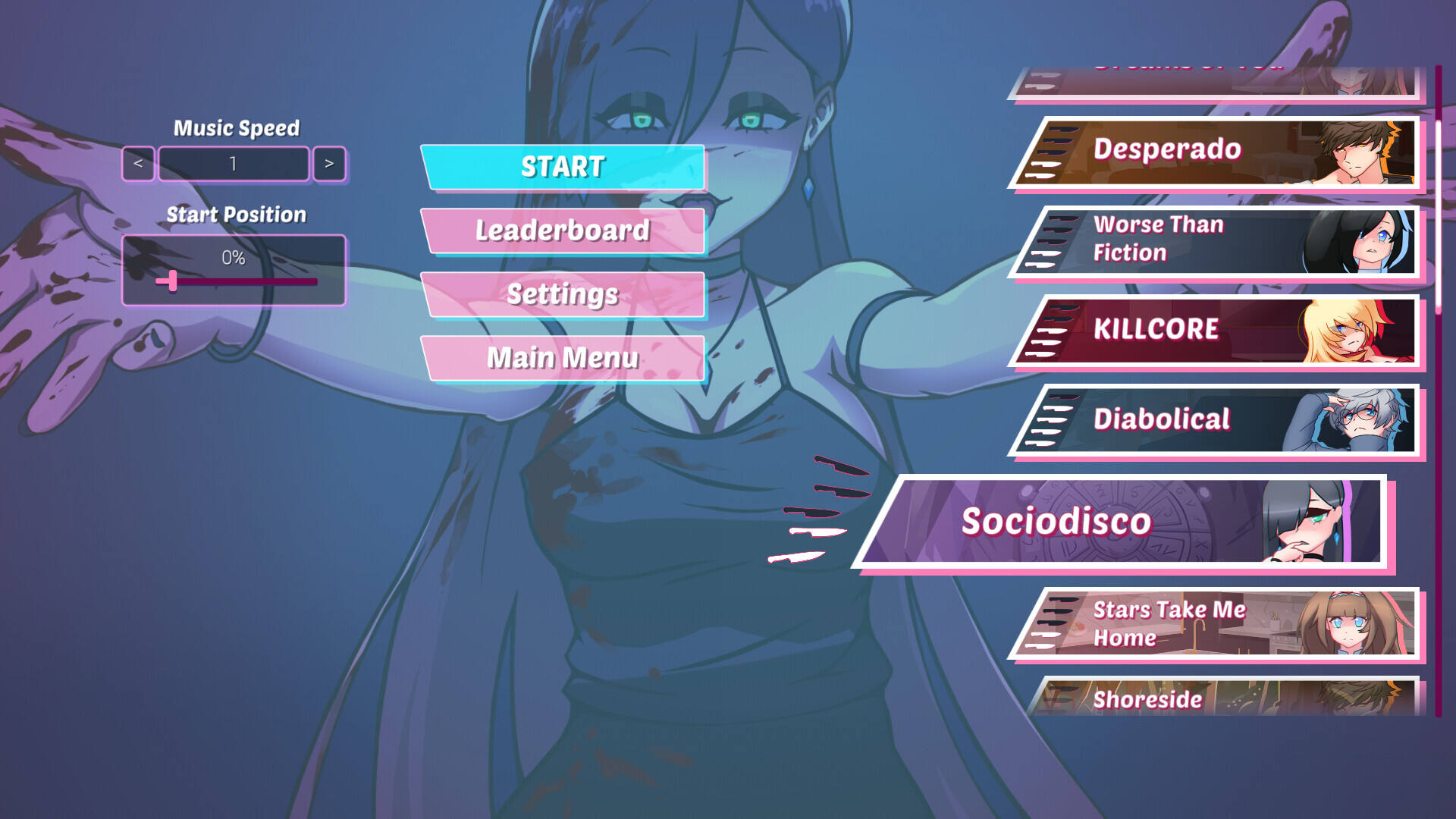The height and width of the screenshot is (819, 1456).
Task: Open the Leaderboard
Action: click(x=563, y=231)
